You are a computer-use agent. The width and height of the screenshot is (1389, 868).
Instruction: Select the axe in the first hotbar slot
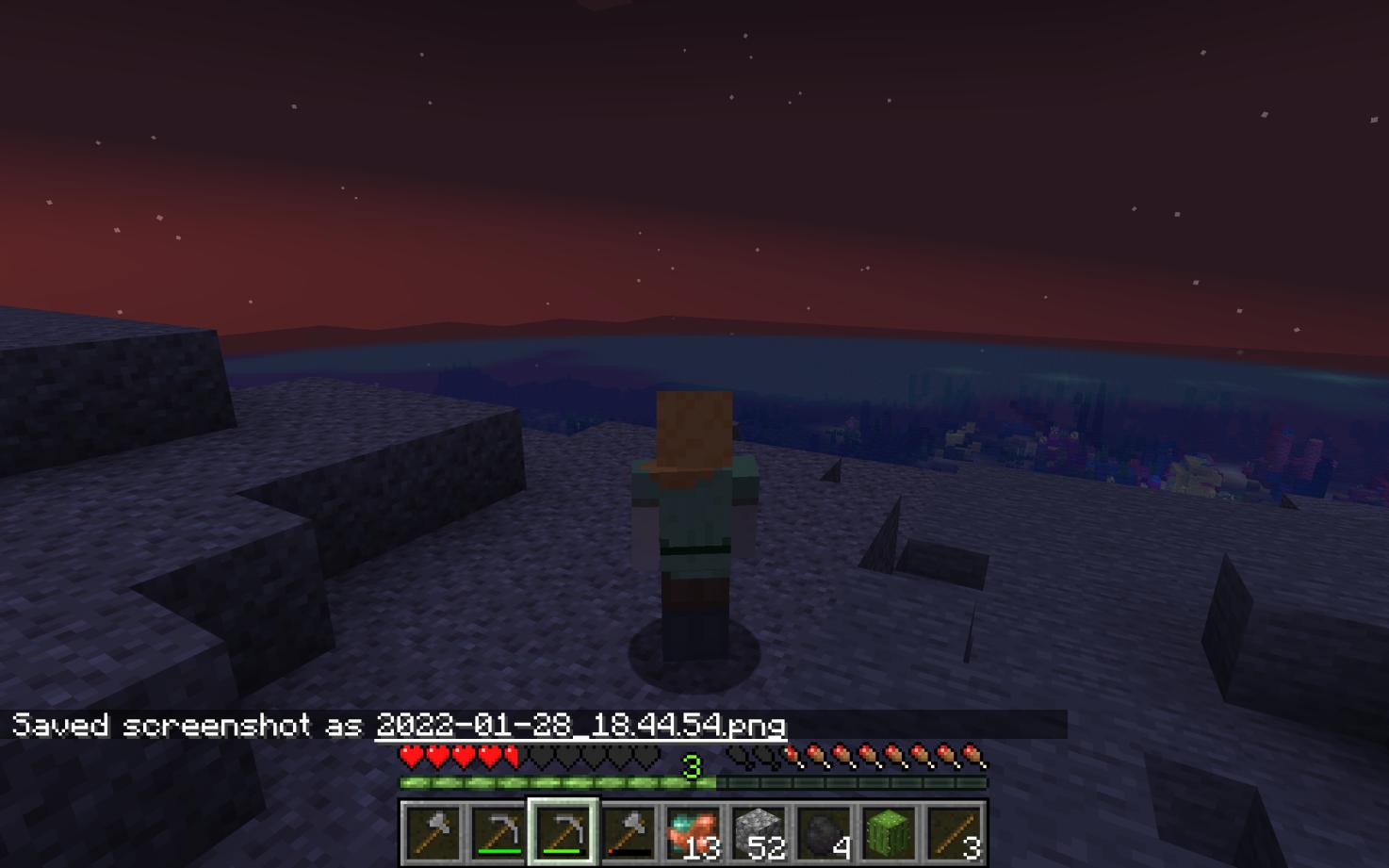coord(433,834)
